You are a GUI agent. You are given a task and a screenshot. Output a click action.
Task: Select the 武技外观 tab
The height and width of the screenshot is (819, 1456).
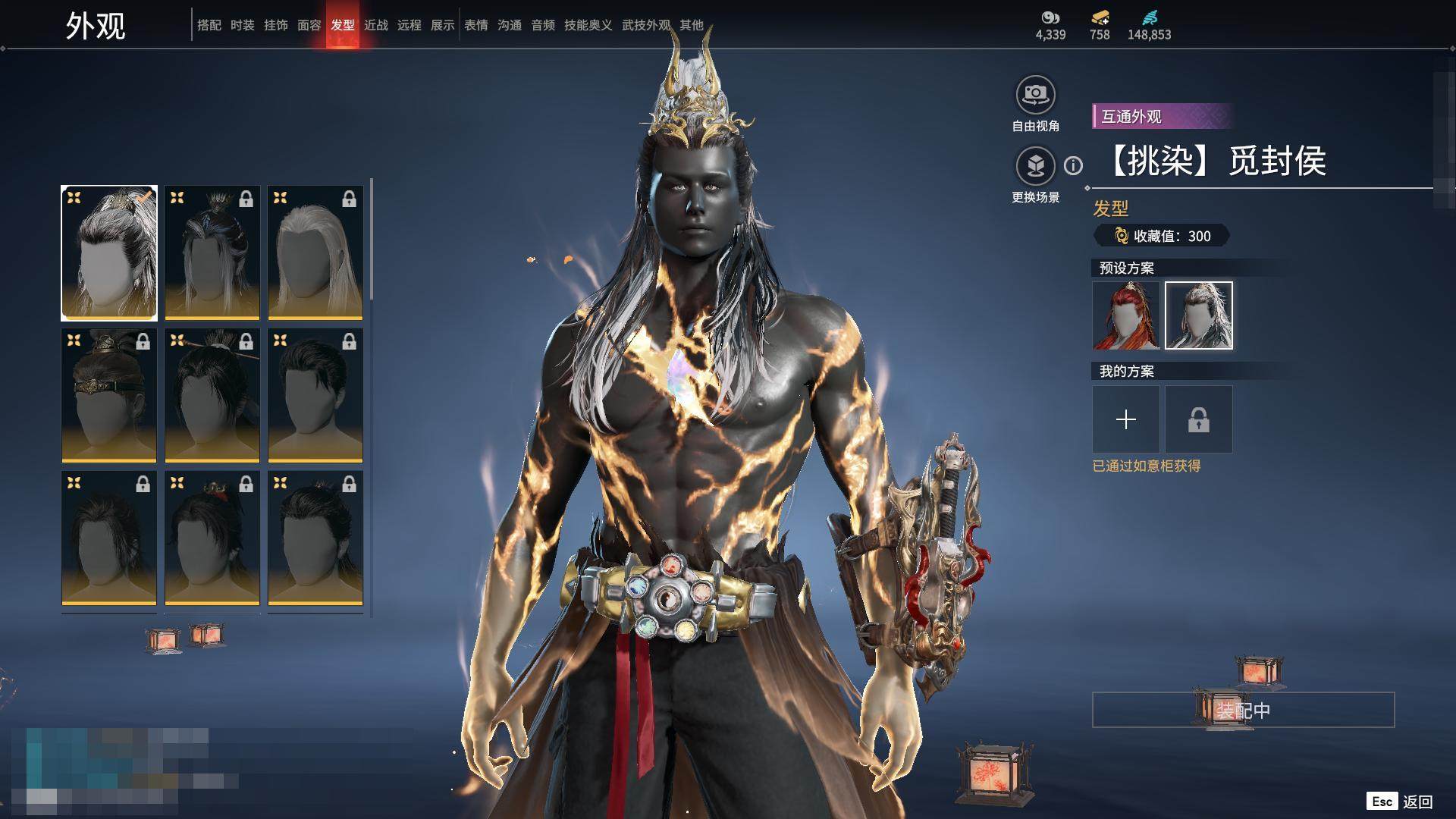pyautogui.click(x=645, y=25)
